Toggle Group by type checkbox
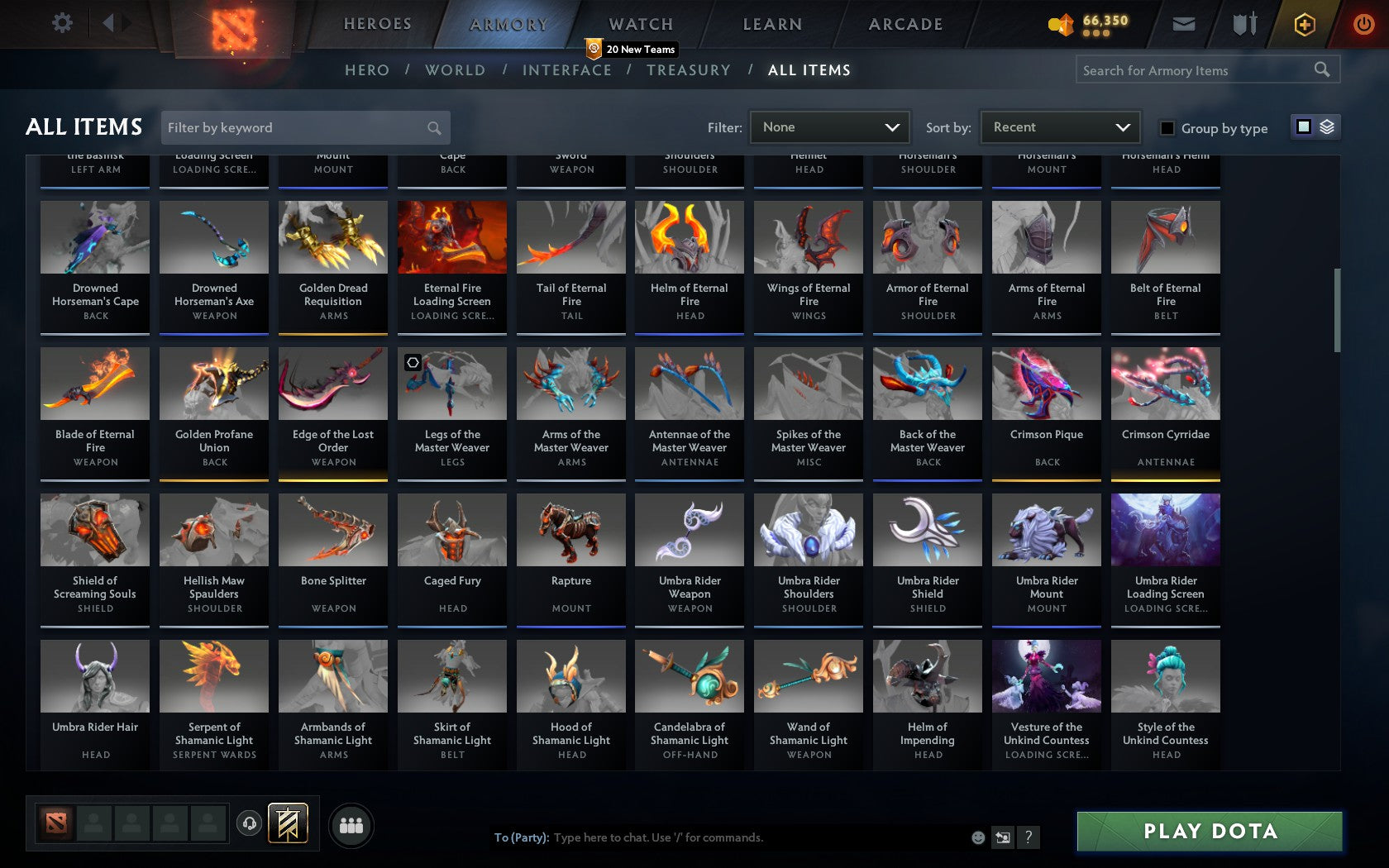This screenshot has height=868, width=1389. point(1167,129)
